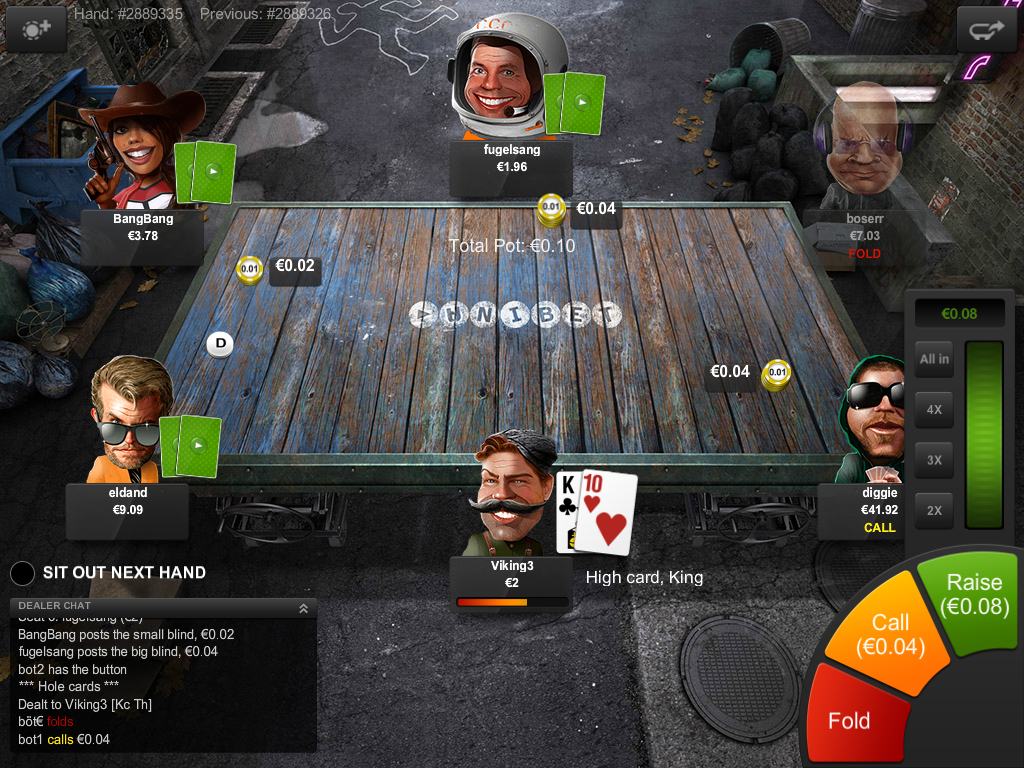Image resolution: width=1024 pixels, height=768 pixels.
Task: Click the leave table arrow button
Action: coord(986,30)
